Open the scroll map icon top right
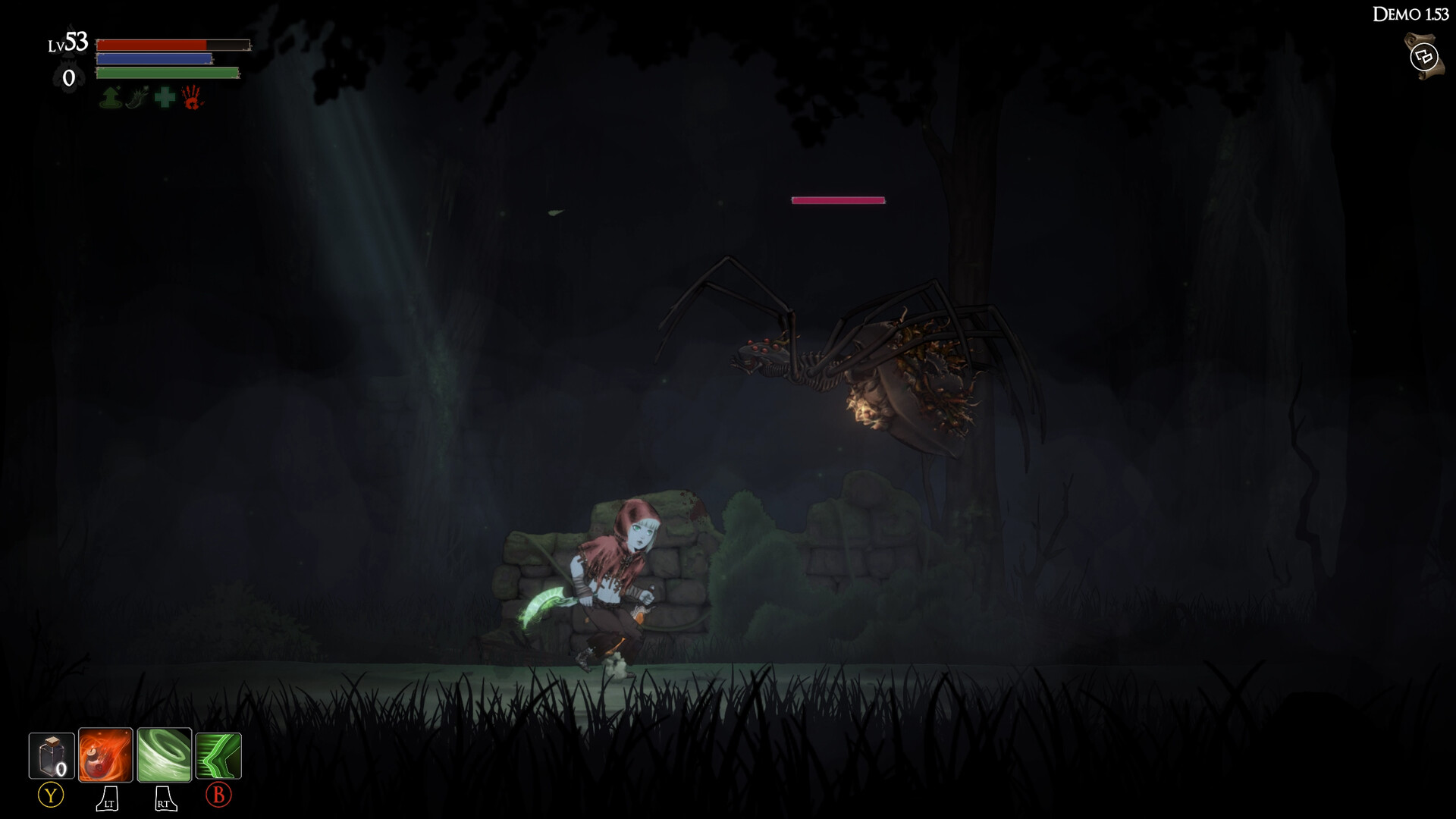The image size is (1456, 819). click(1423, 55)
